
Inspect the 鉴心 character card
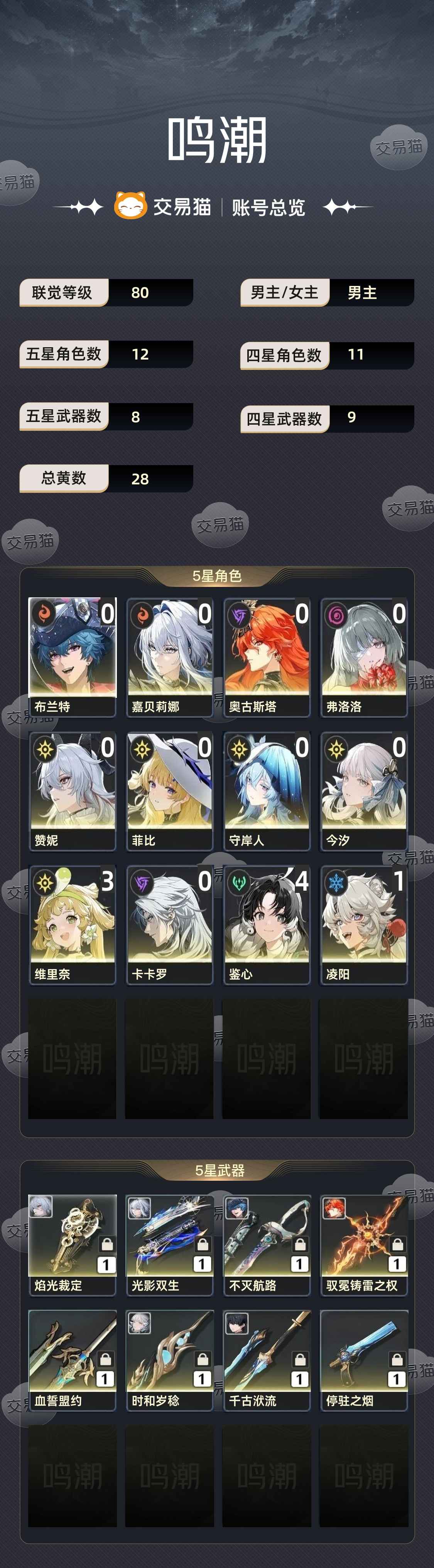pyautogui.click(x=266, y=924)
